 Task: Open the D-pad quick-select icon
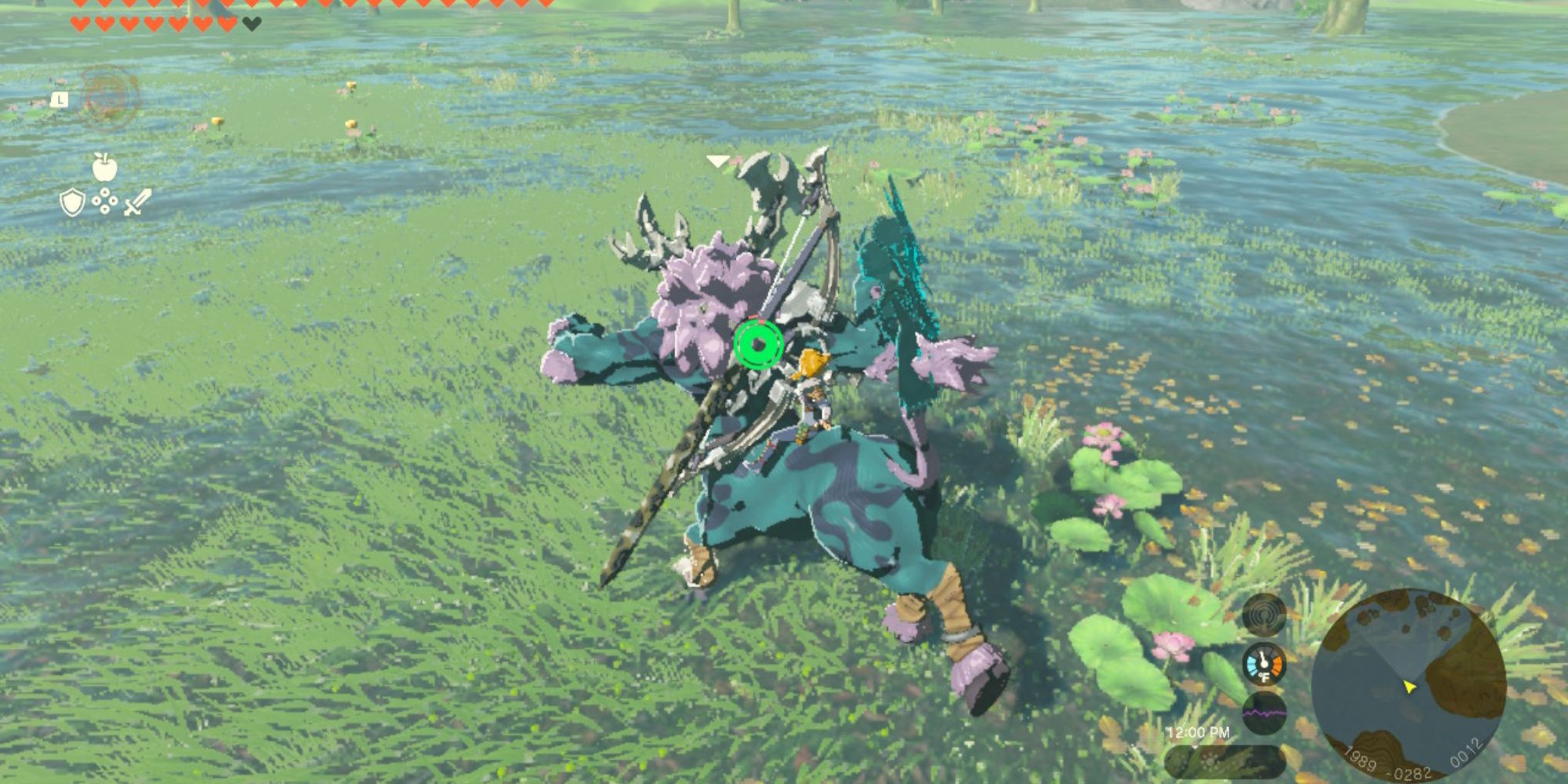point(105,201)
